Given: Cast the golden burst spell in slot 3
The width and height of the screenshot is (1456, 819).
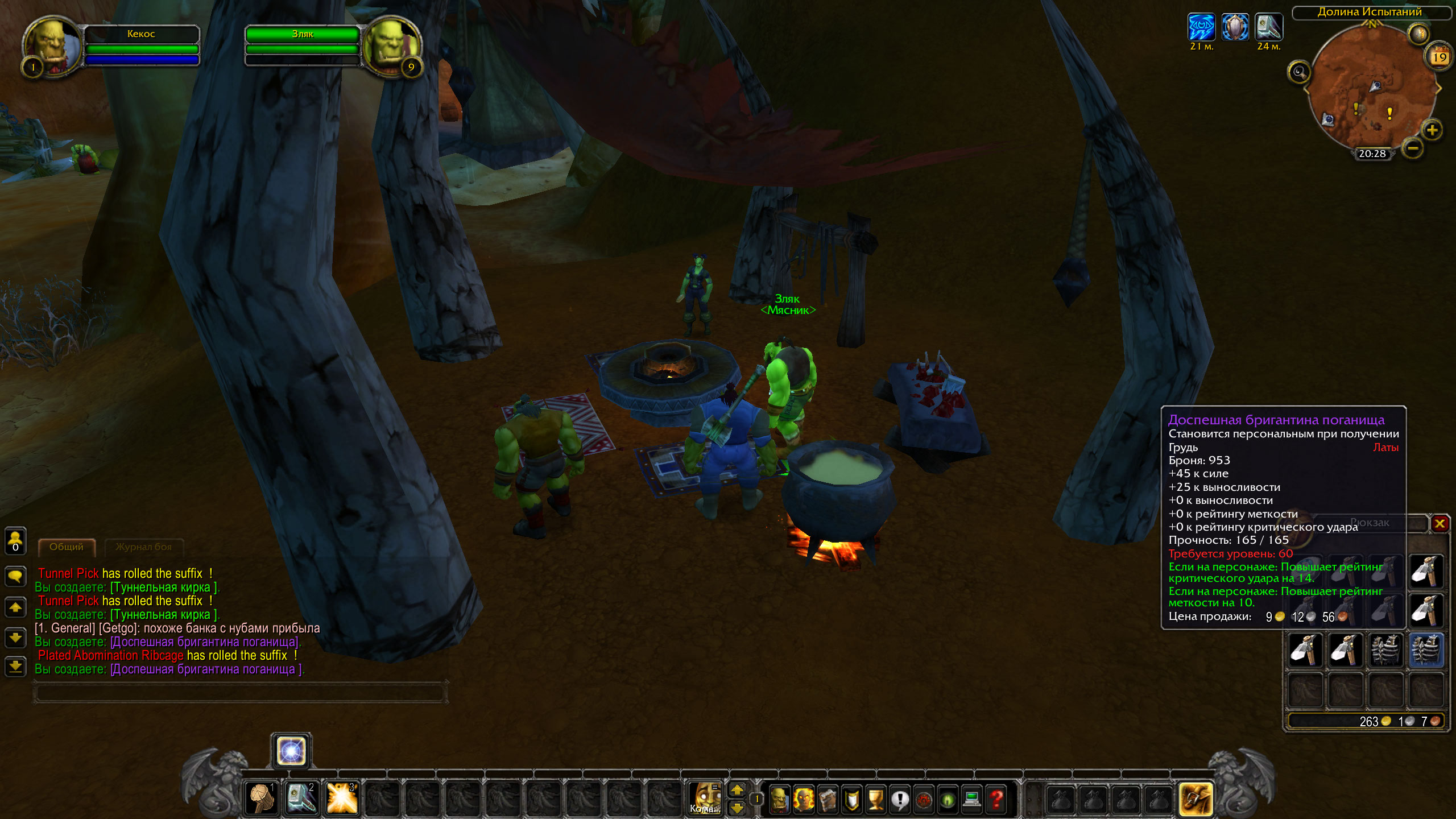Looking at the screenshot, I should pyautogui.click(x=342, y=798).
